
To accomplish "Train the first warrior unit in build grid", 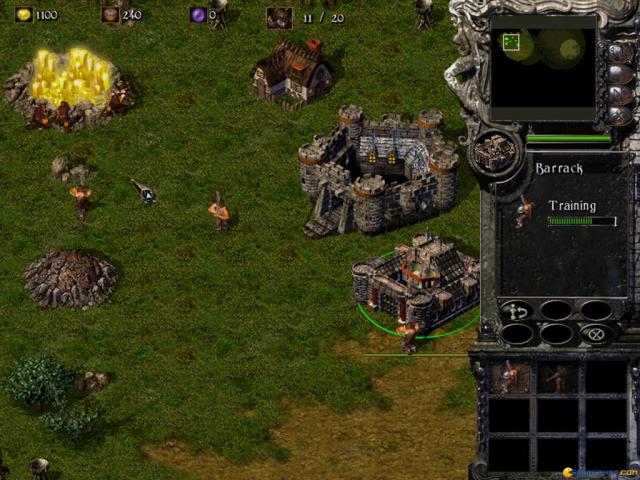I will pyautogui.click(x=511, y=377).
